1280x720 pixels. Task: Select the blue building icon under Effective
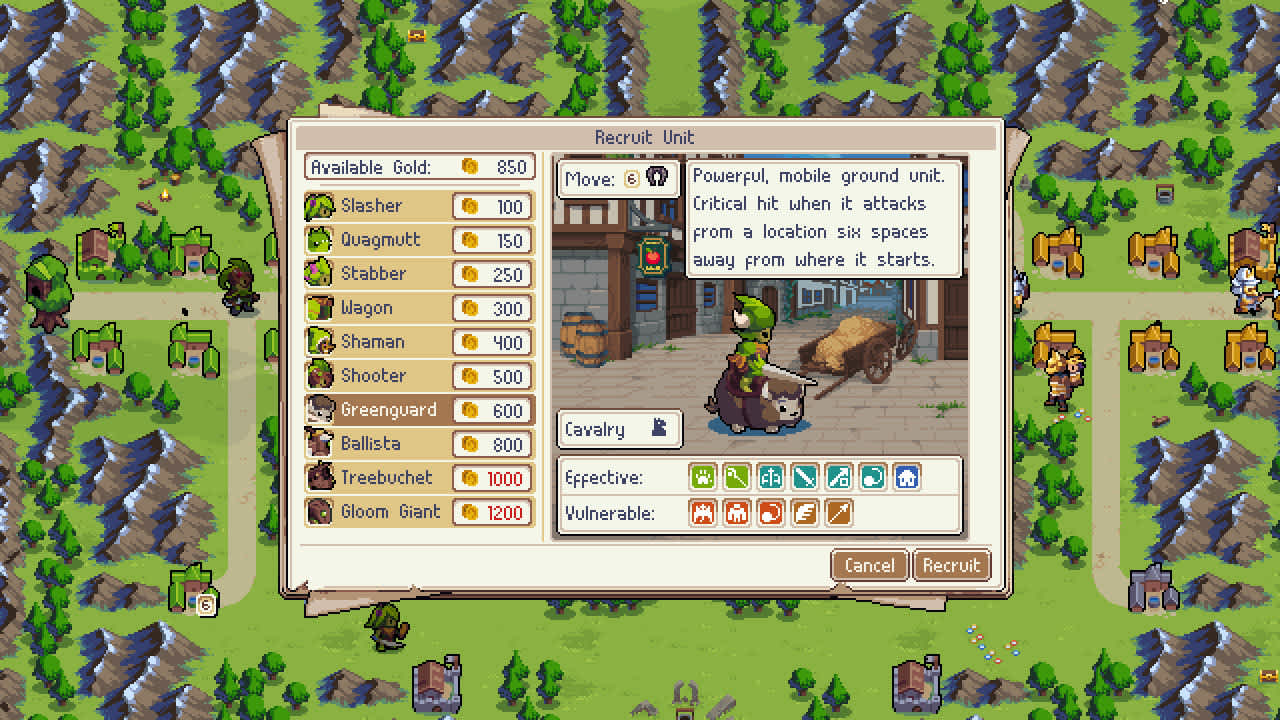click(907, 477)
